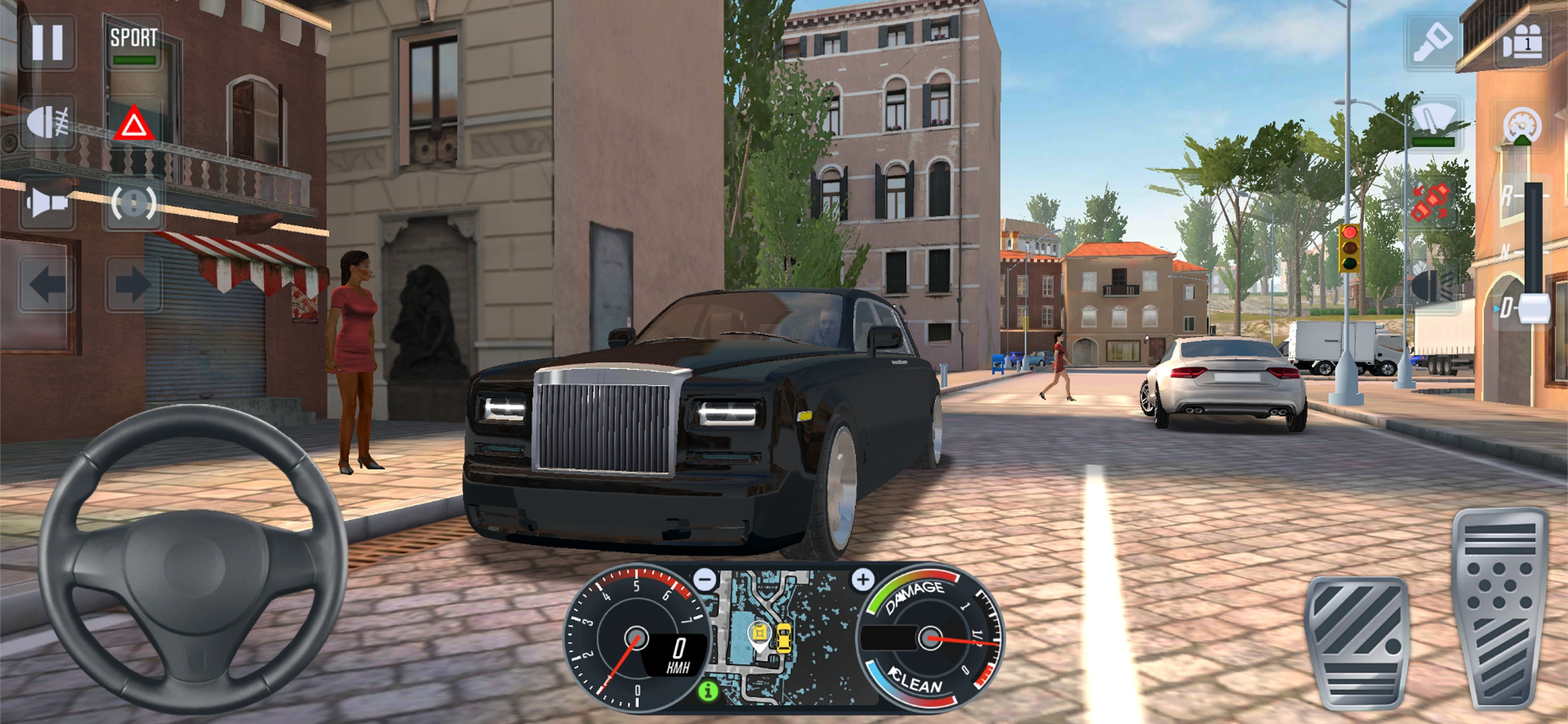Tap the accelerator pedal
The height and width of the screenshot is (724, 1568).
click(1500, 609)
